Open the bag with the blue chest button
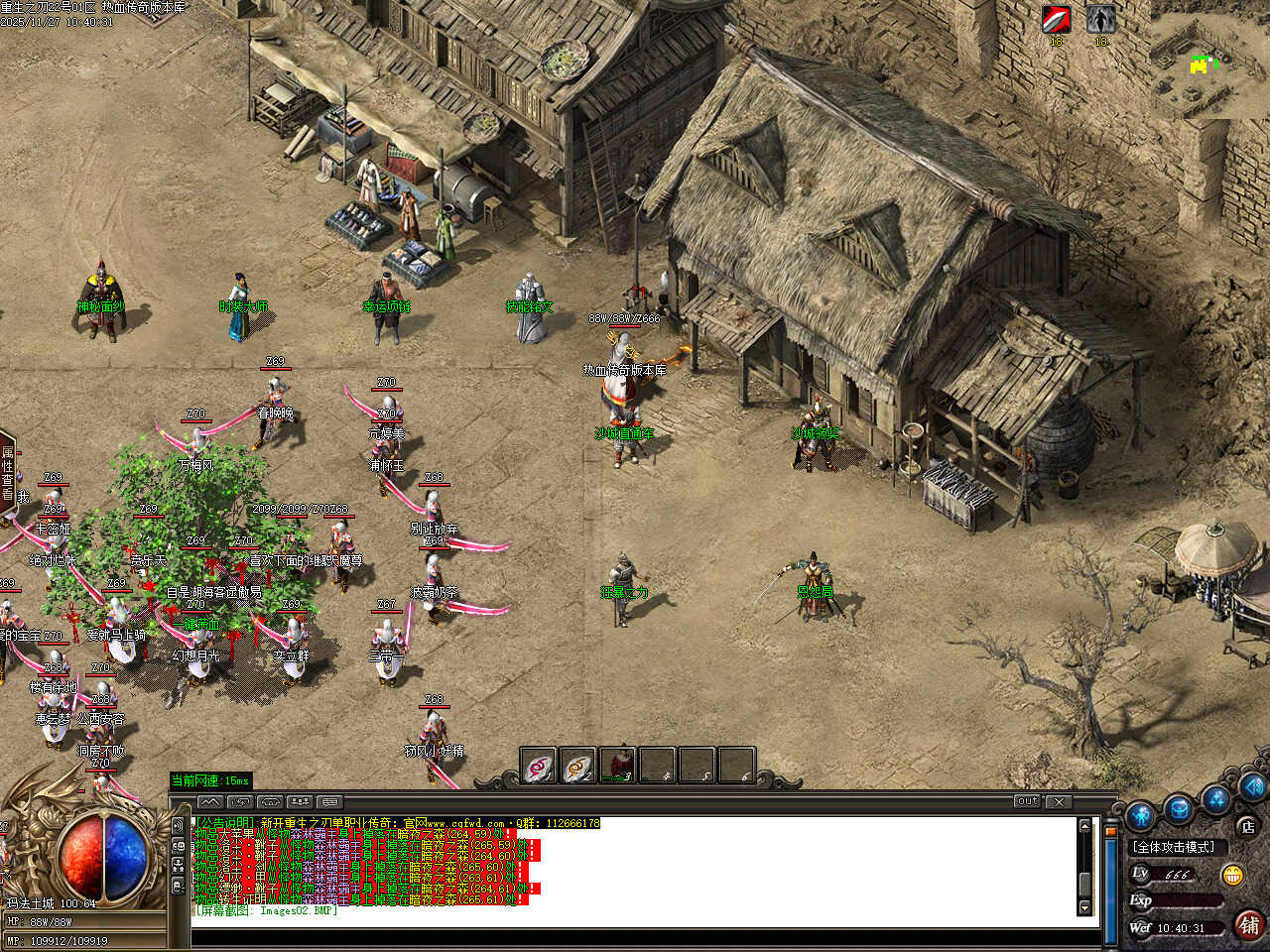Image resolution: width=1270 pixels, height=952 pixels. pyautogui.click(x=1178, y=808)
